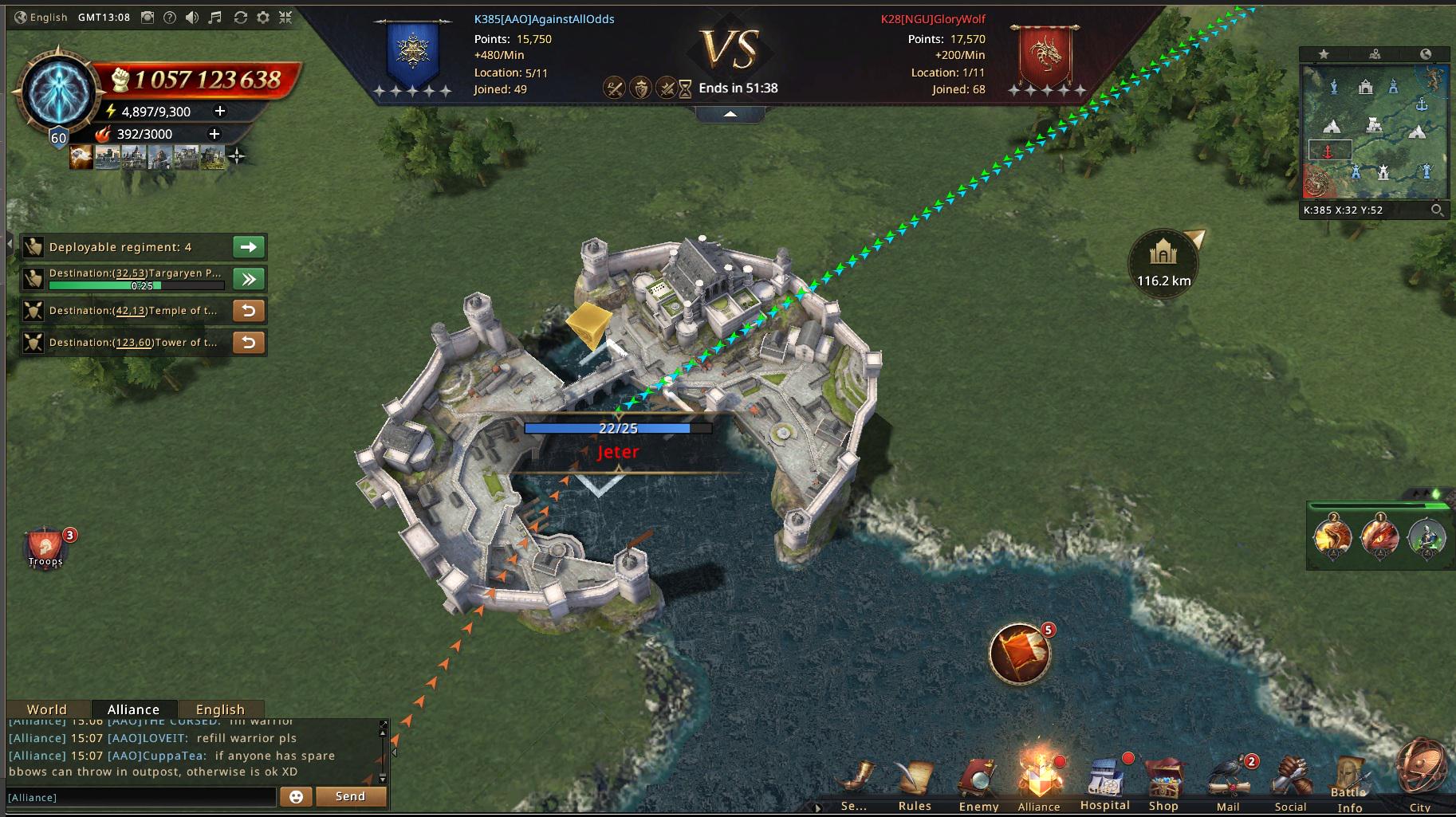Click the alliance chat input field

[x=141, y=797]
